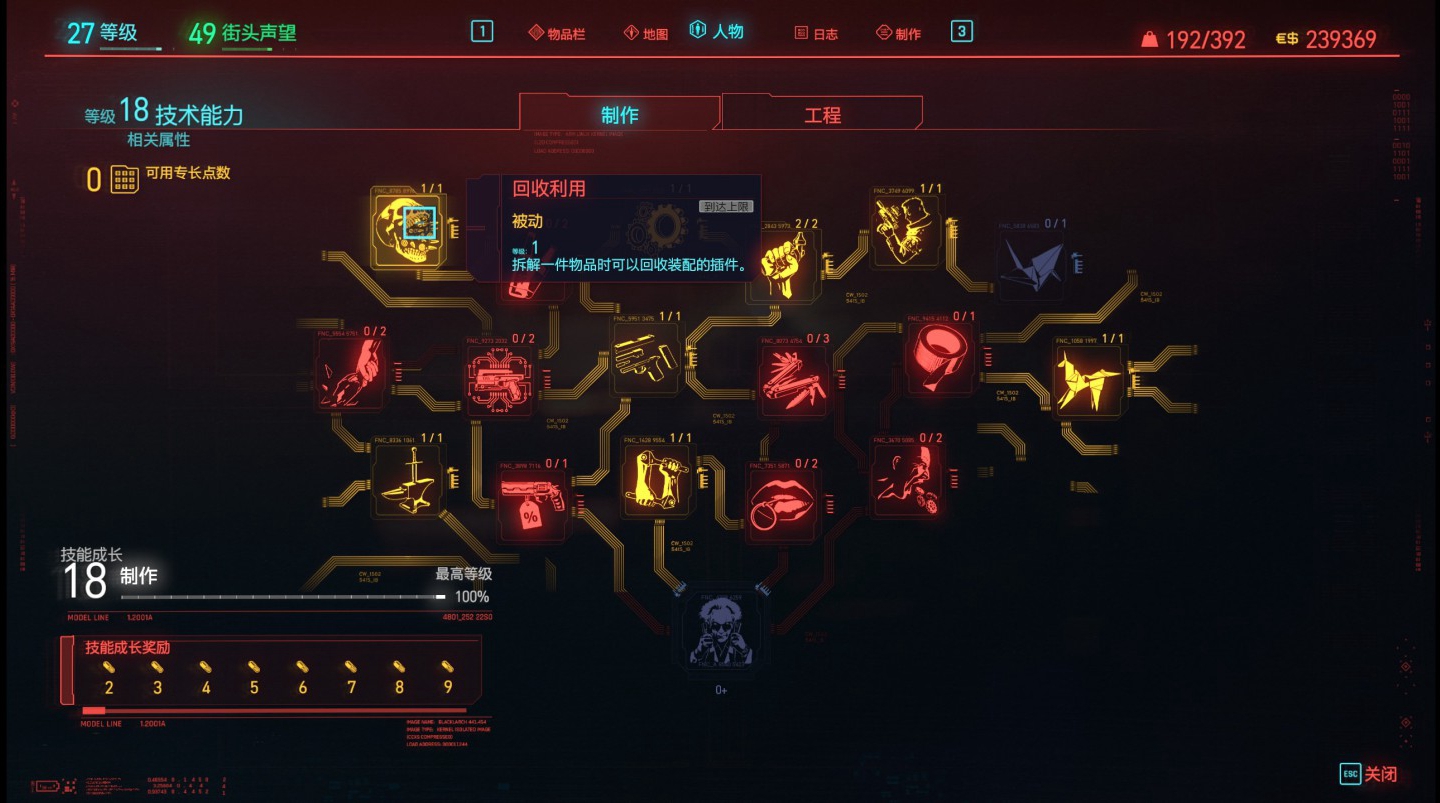Choose the sword and anvil perk
Image resolution: width=1440 pixels, height=803 pixels.
click(x=408, y=480)
